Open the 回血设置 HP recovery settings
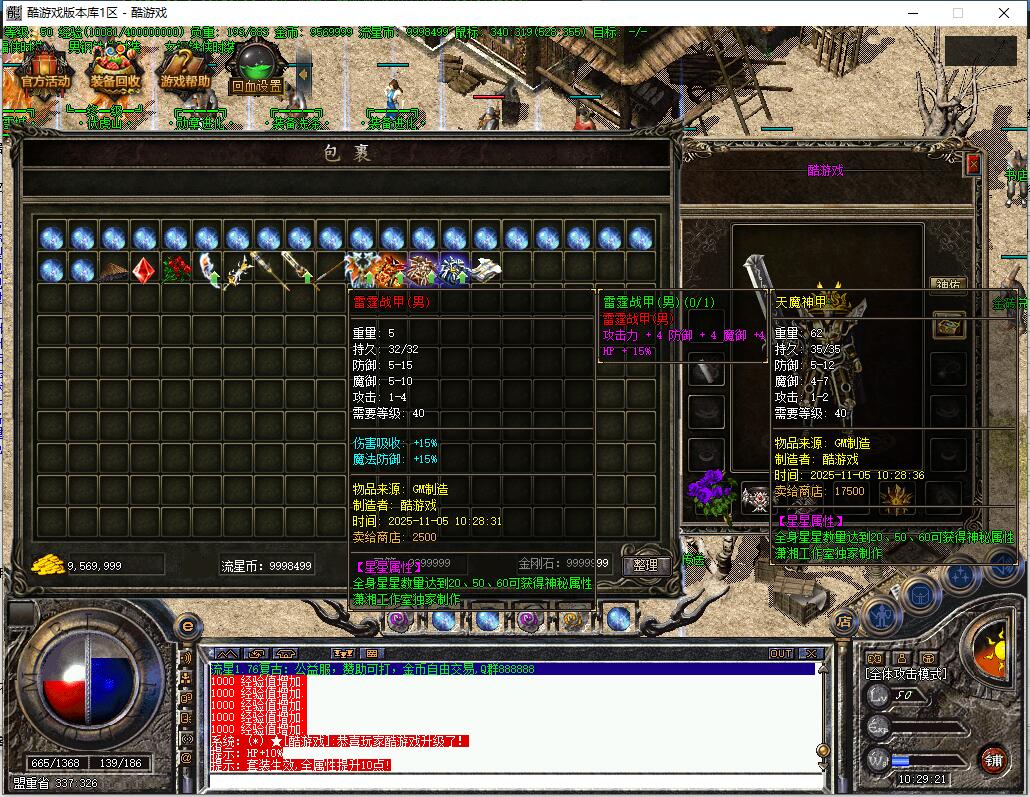Screen dimensions: 1030x797 [256, 68]
